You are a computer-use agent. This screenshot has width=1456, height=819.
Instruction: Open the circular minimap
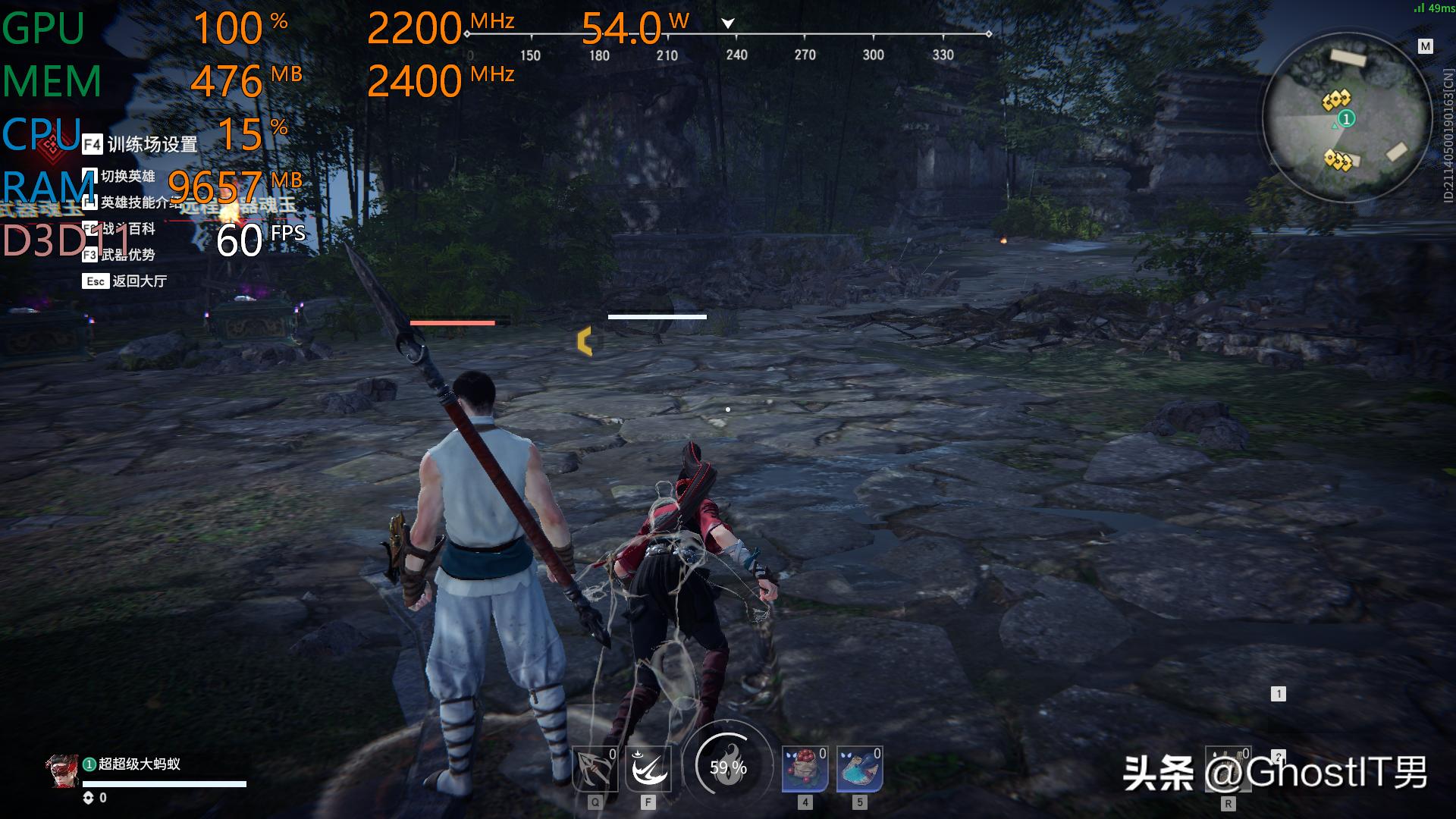click(x=1346, y=118)
